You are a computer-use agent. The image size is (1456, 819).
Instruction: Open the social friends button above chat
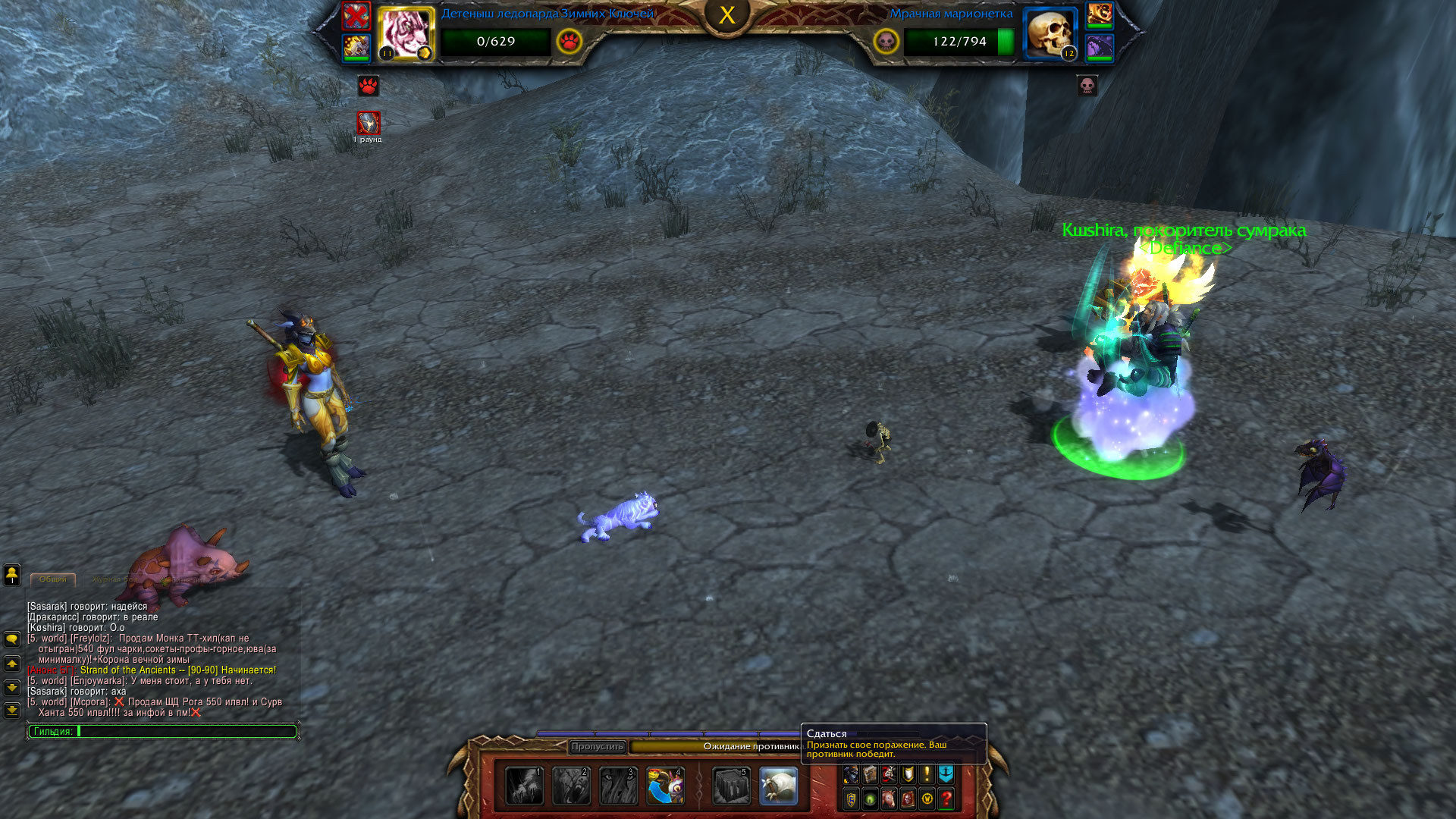tap(12, 574)
